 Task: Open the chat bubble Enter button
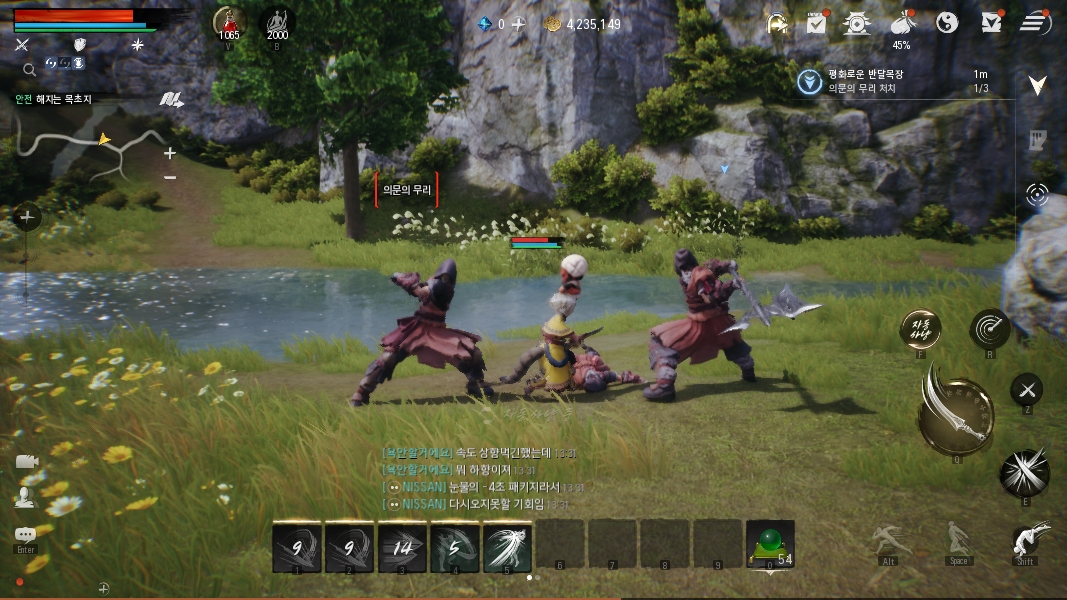25,537
